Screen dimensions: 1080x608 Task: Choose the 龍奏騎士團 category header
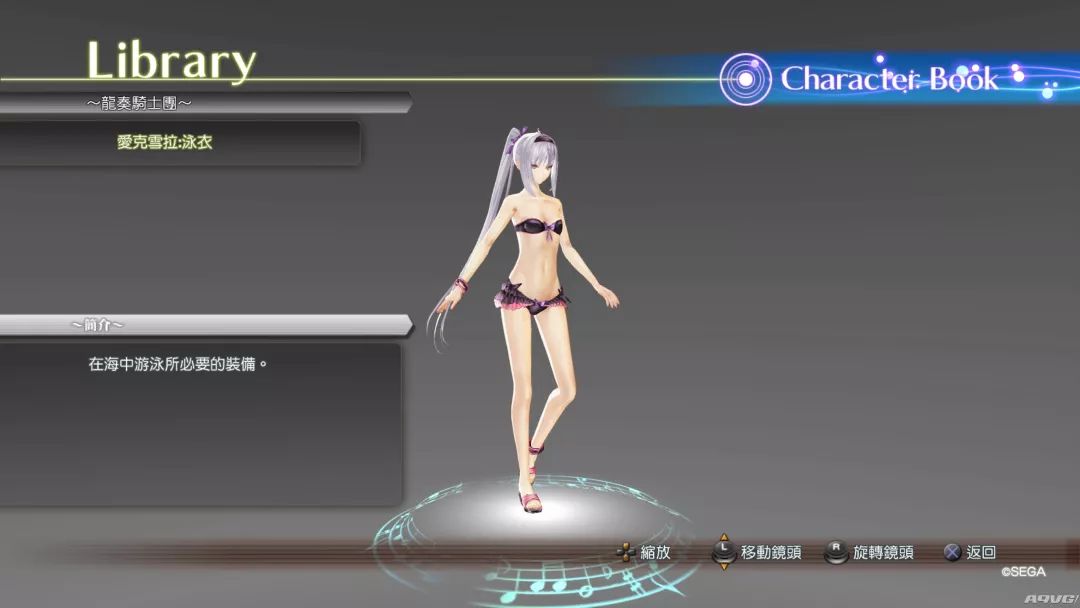[x=138, y=103]
